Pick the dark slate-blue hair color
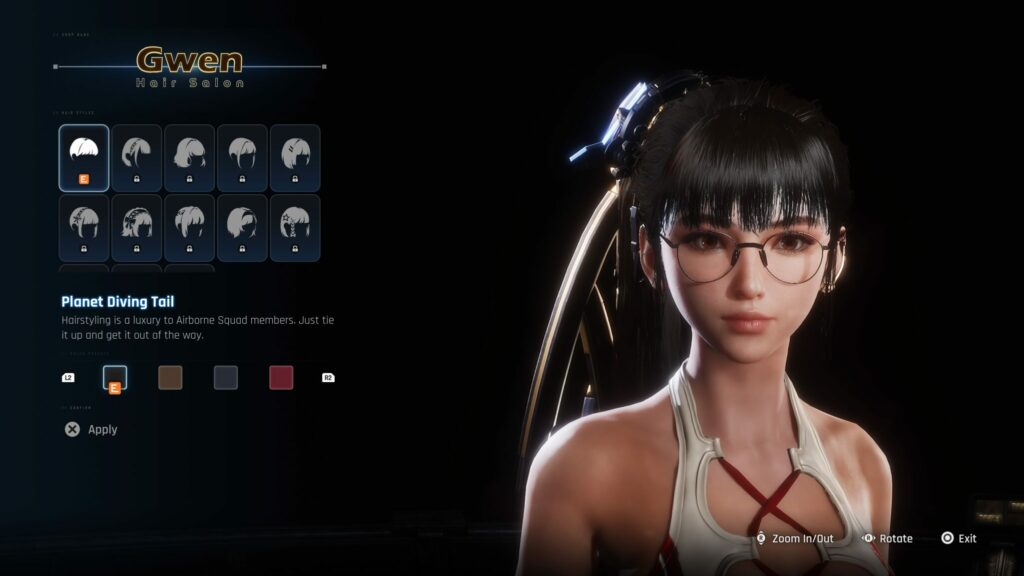Image resolution: width=1024 pixels, height=576 pixels. [225, 377]
